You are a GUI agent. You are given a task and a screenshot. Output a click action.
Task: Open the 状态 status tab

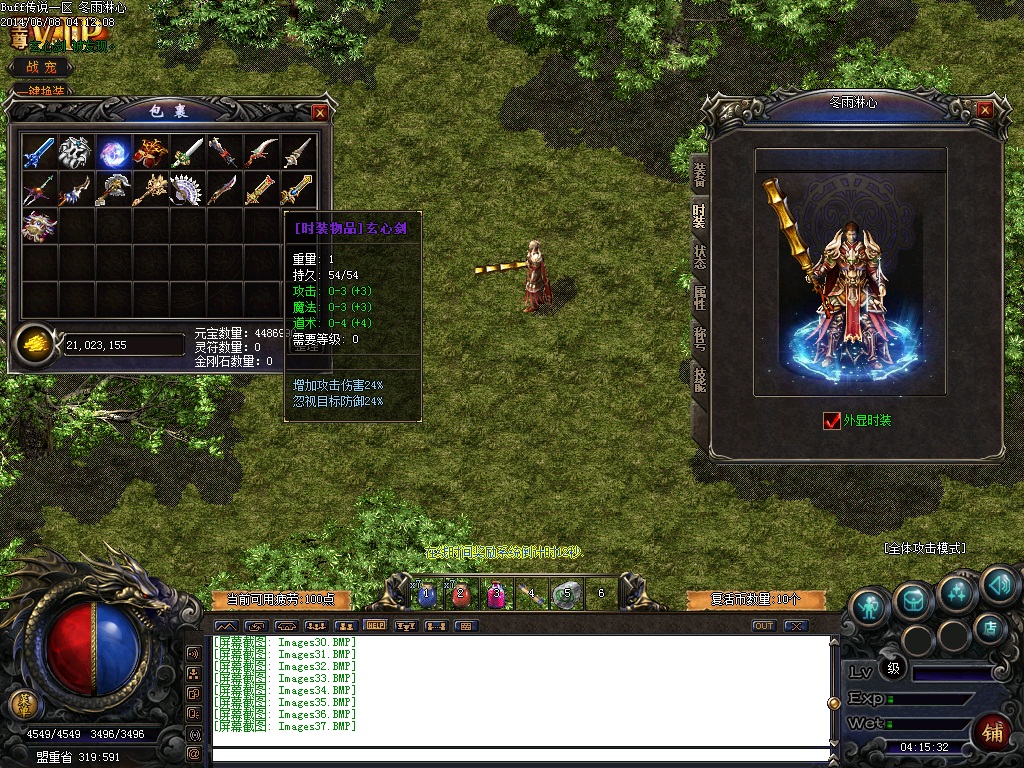699,256
